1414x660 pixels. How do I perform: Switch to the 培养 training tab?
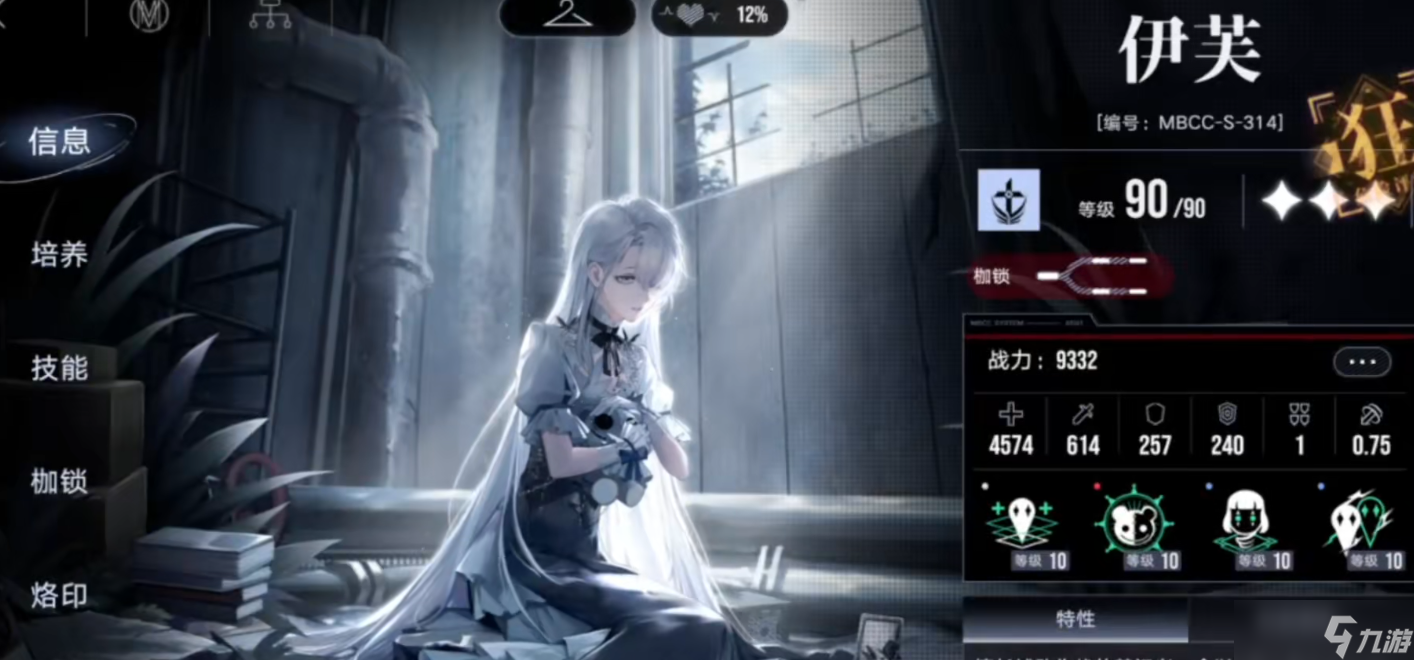coord(60,255)
